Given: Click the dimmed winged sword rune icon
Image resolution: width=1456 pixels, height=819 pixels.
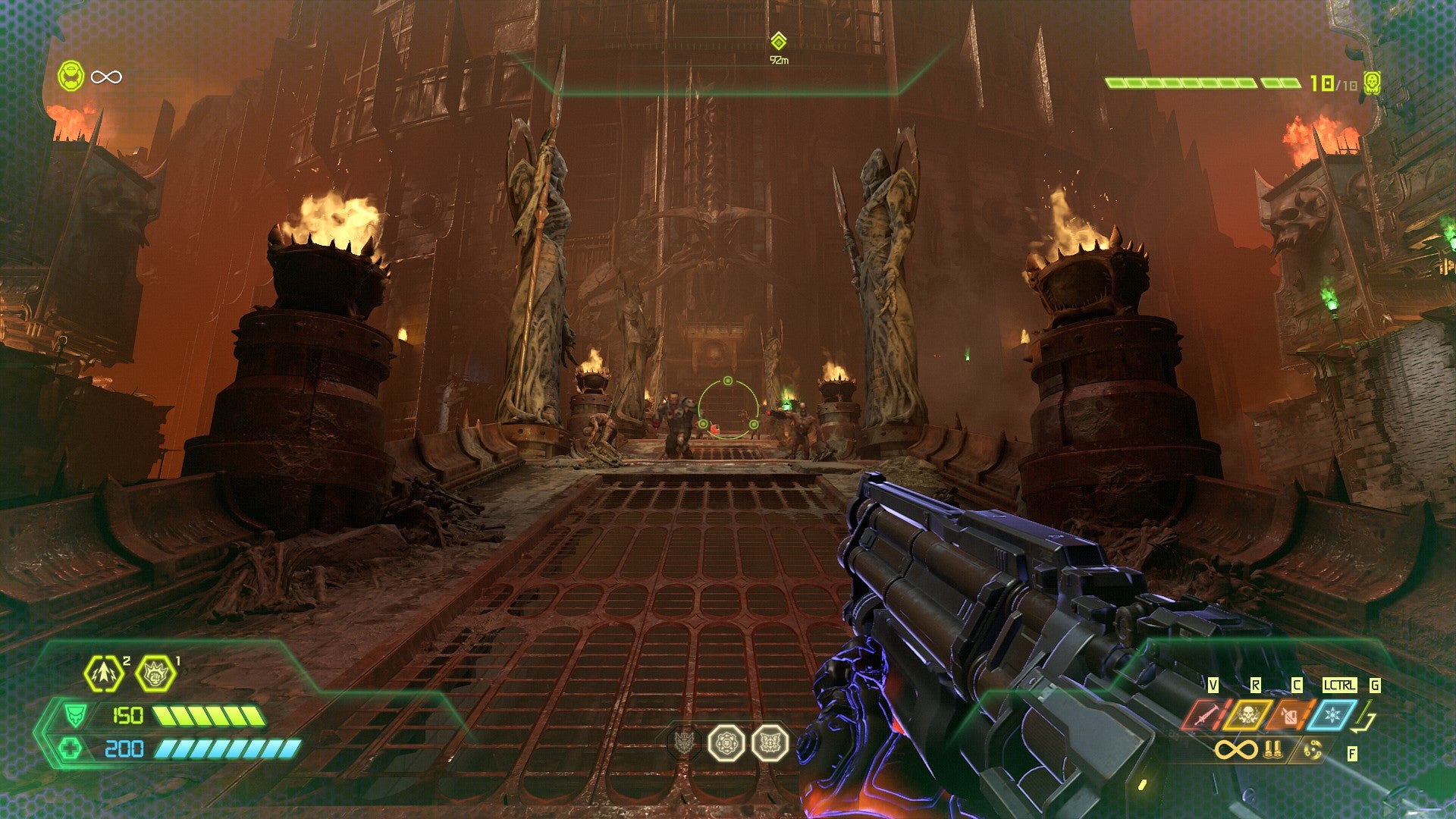Looking at the screenshot, I should pyautogui.click(x=685, y=742).
